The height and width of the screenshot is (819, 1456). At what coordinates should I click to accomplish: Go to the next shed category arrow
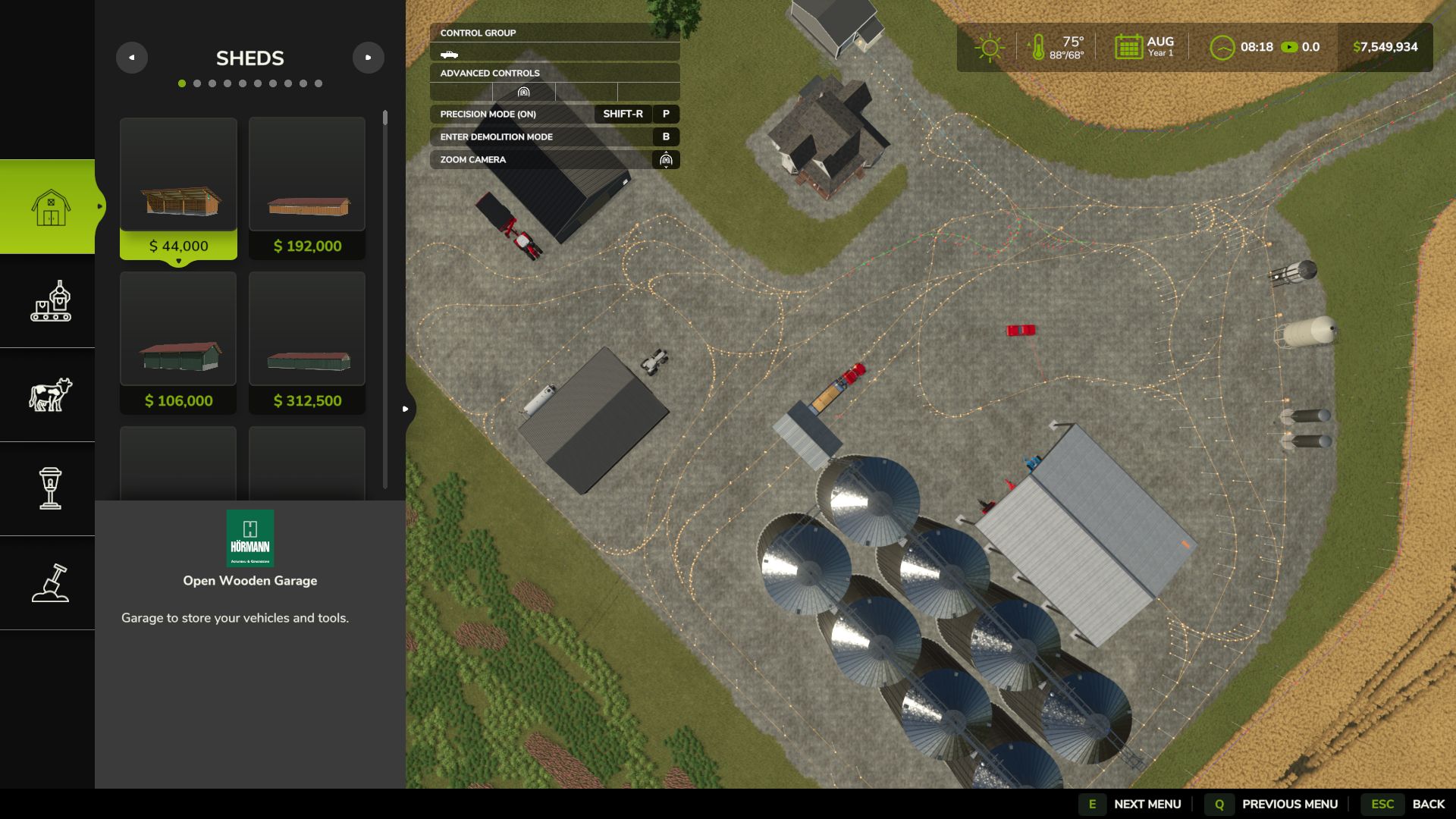[369, 58]
